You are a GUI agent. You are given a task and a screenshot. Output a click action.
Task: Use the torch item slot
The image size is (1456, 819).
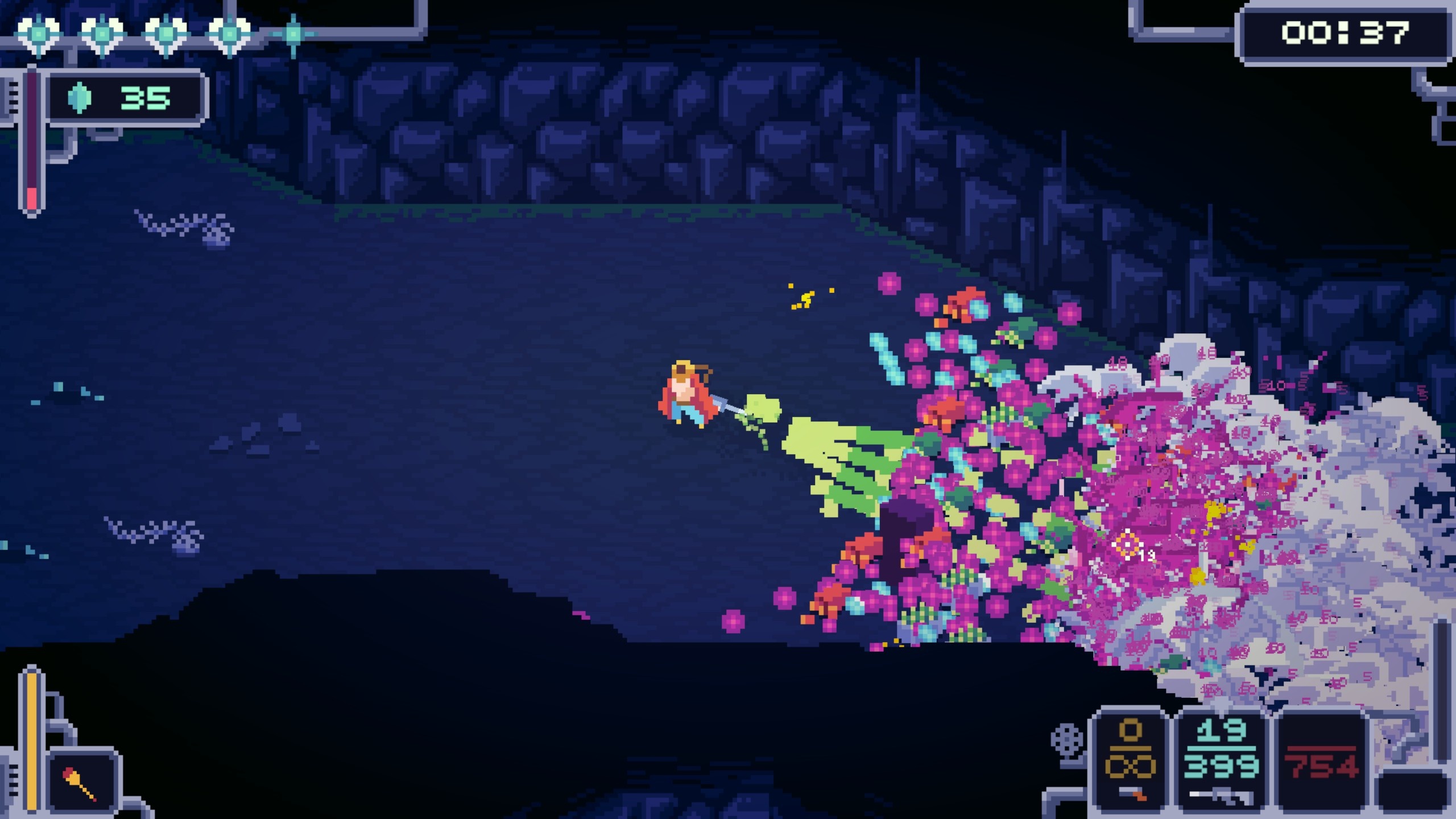(83, 783)
